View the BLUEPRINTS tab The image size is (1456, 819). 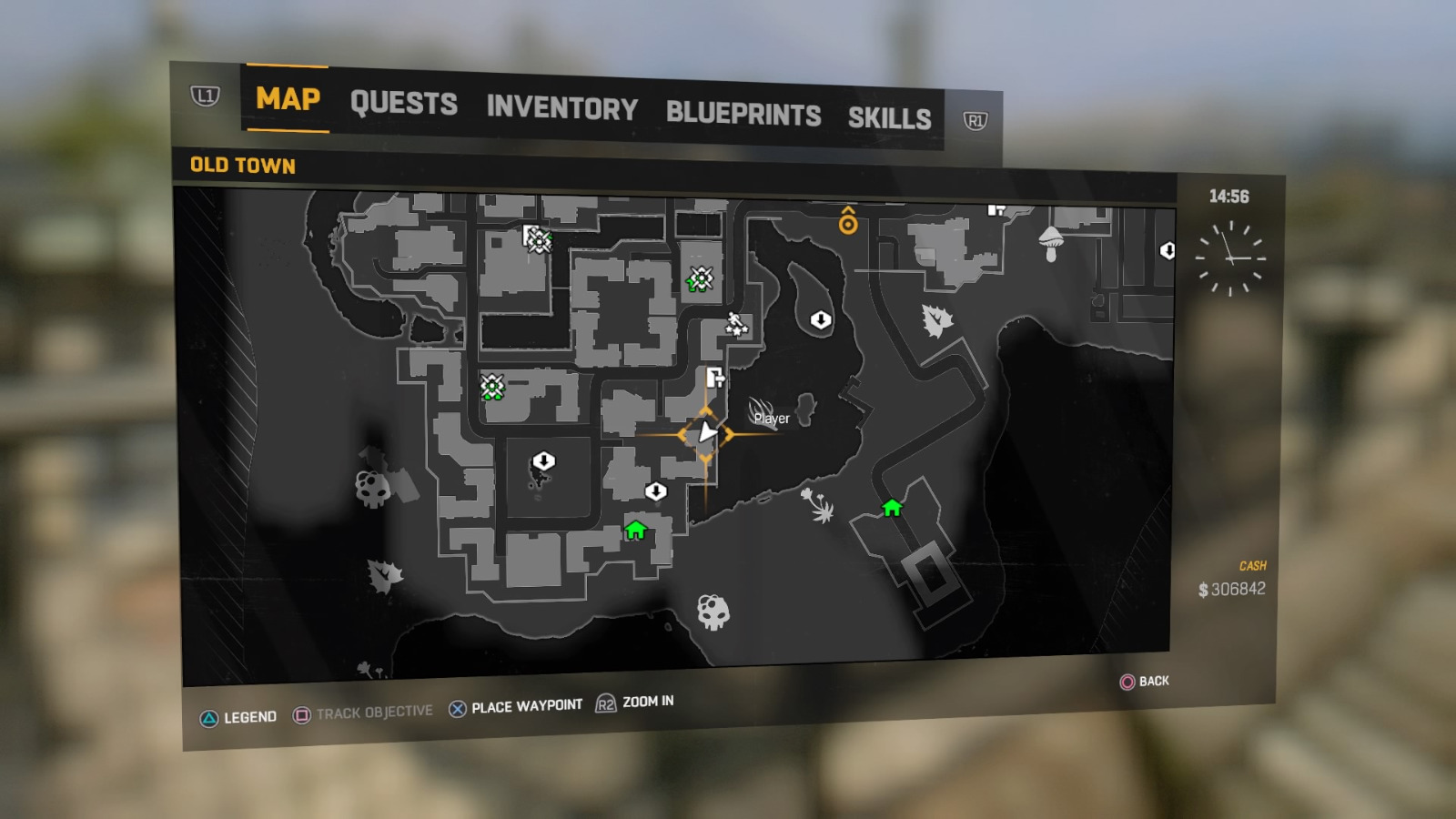(x=744, y=115)
